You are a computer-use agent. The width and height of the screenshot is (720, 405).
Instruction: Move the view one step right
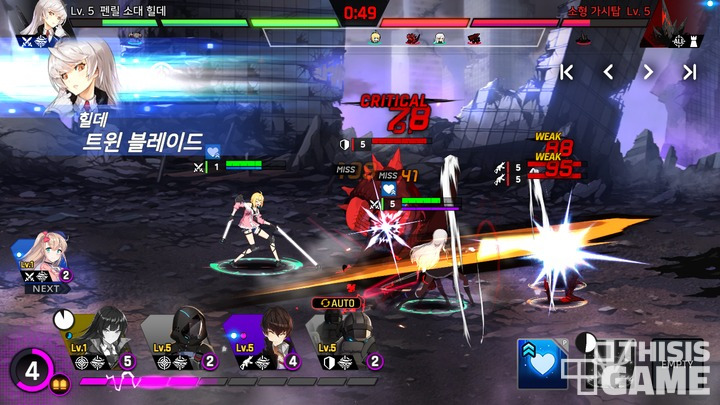click(648, 72)
